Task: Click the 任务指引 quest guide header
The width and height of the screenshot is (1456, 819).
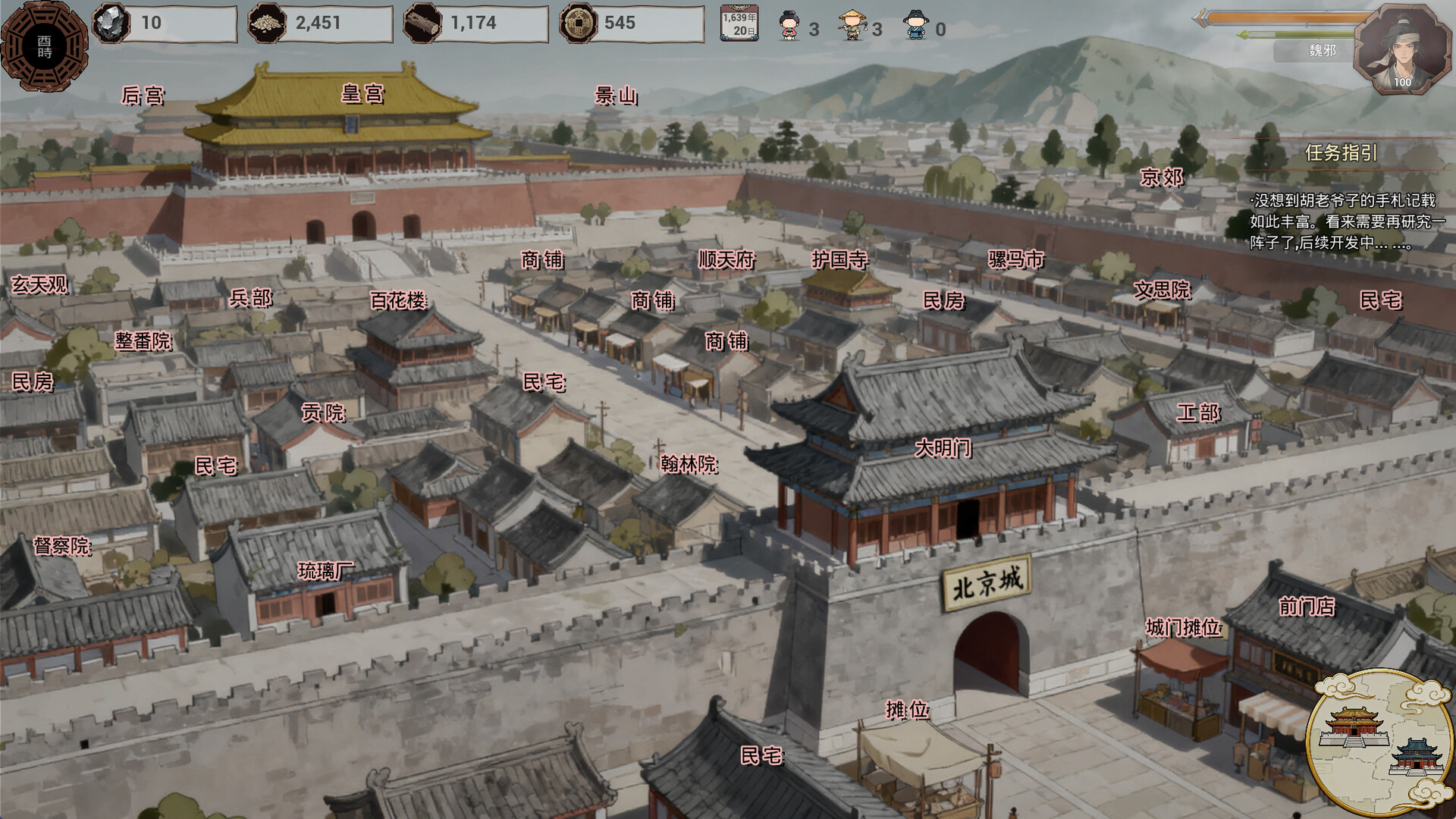Action: [1341, 153]
